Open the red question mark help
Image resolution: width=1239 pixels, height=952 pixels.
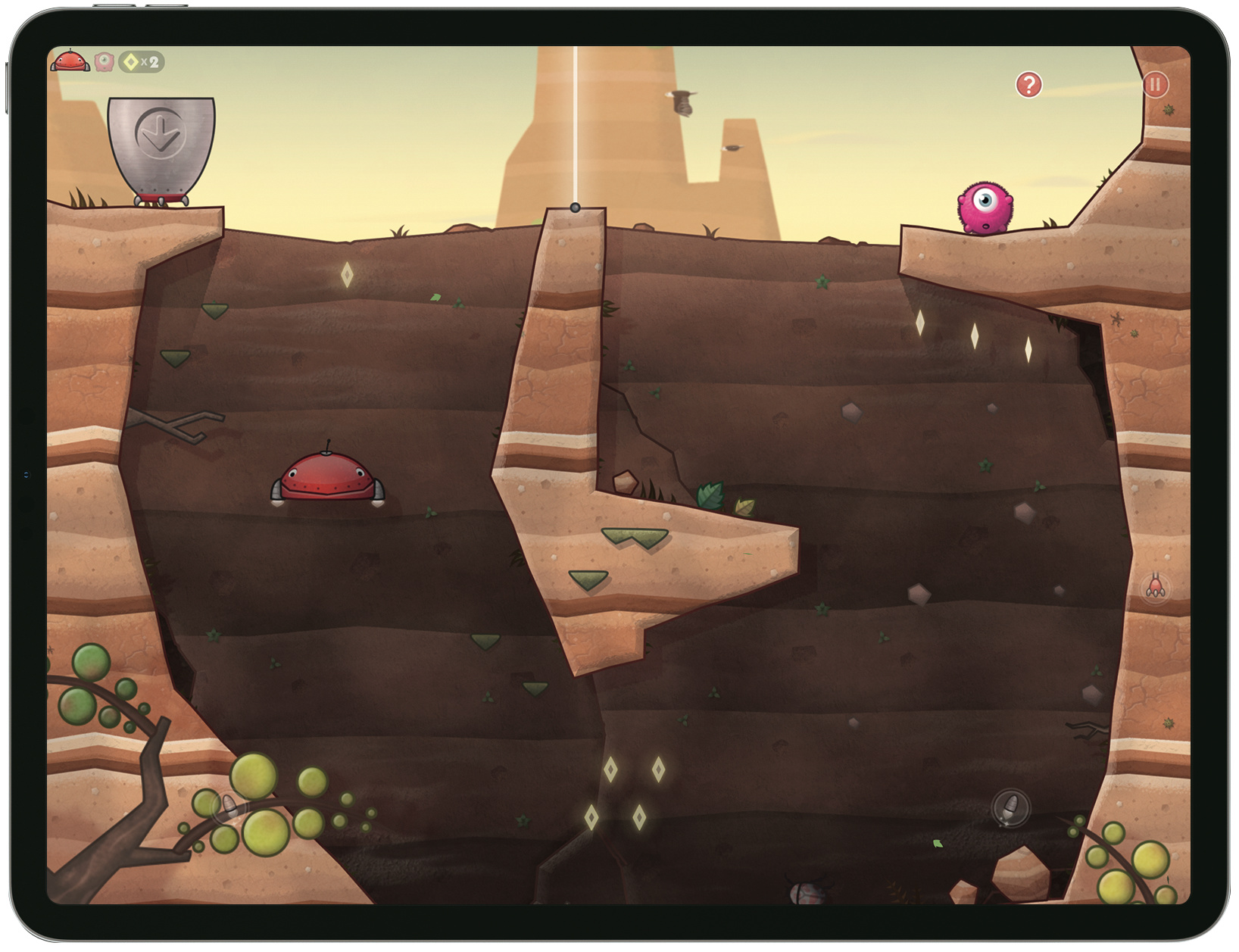1028,85
